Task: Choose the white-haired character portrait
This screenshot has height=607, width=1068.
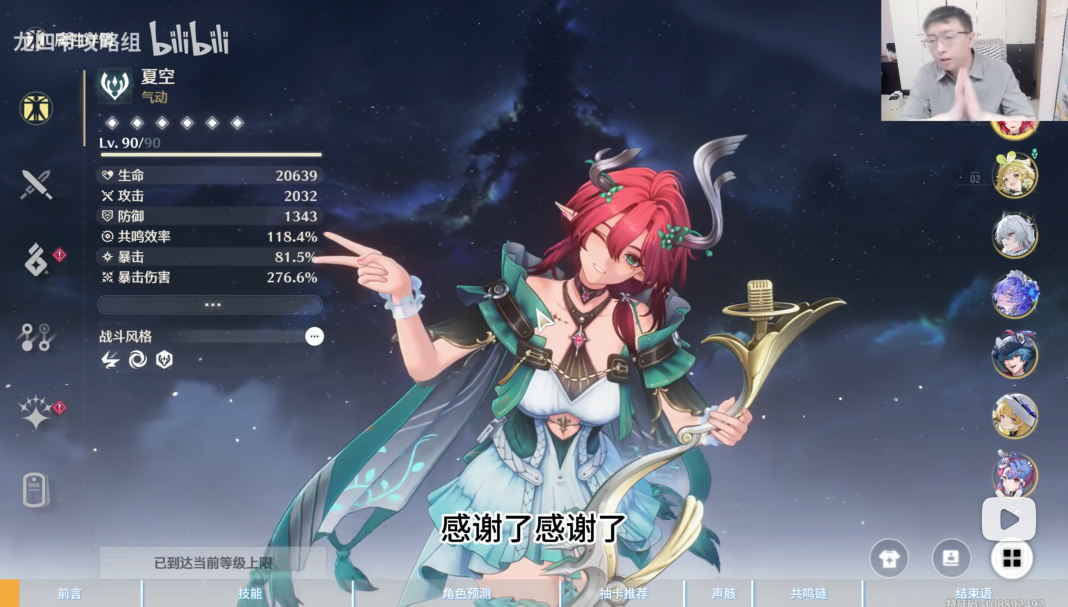Action: click(1014, 236)
